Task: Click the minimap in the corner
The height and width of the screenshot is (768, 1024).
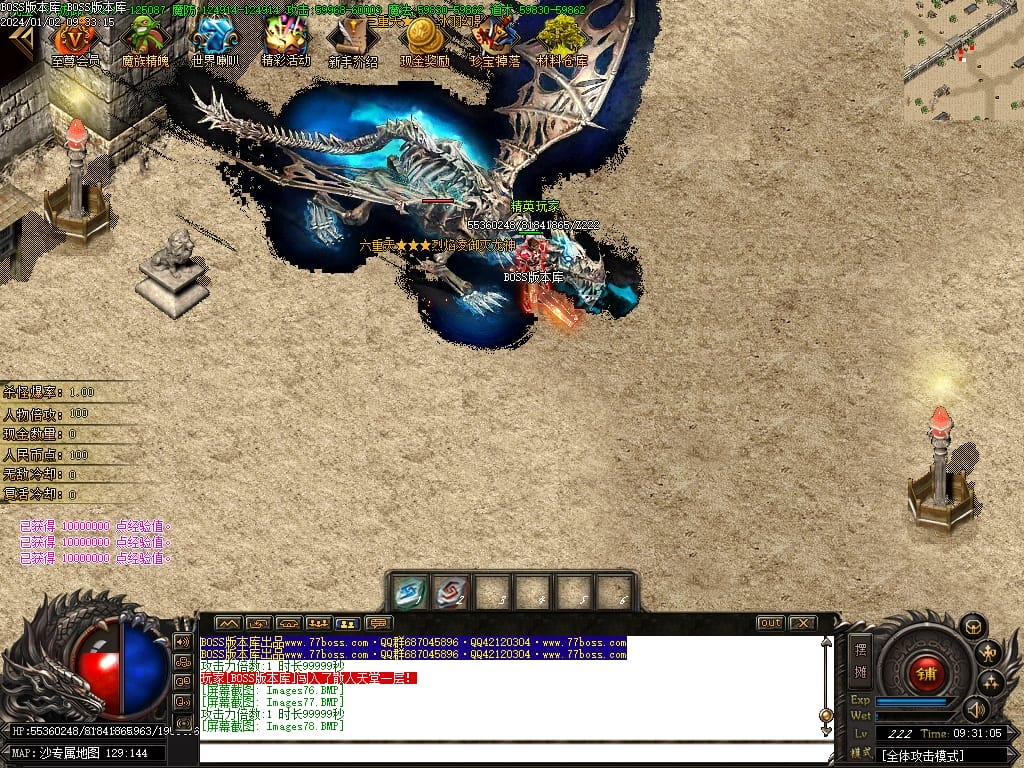Action: (964, 60)
